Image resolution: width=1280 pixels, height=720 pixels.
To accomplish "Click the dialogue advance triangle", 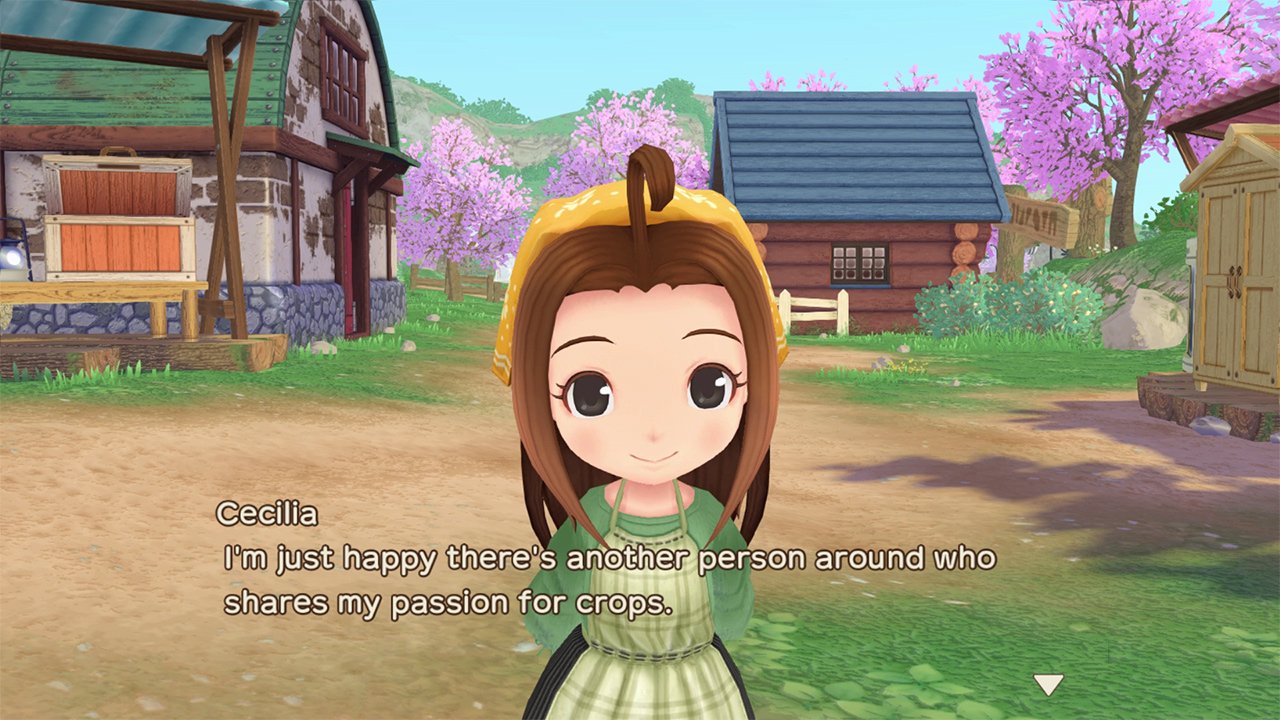I will (1048, 686).
